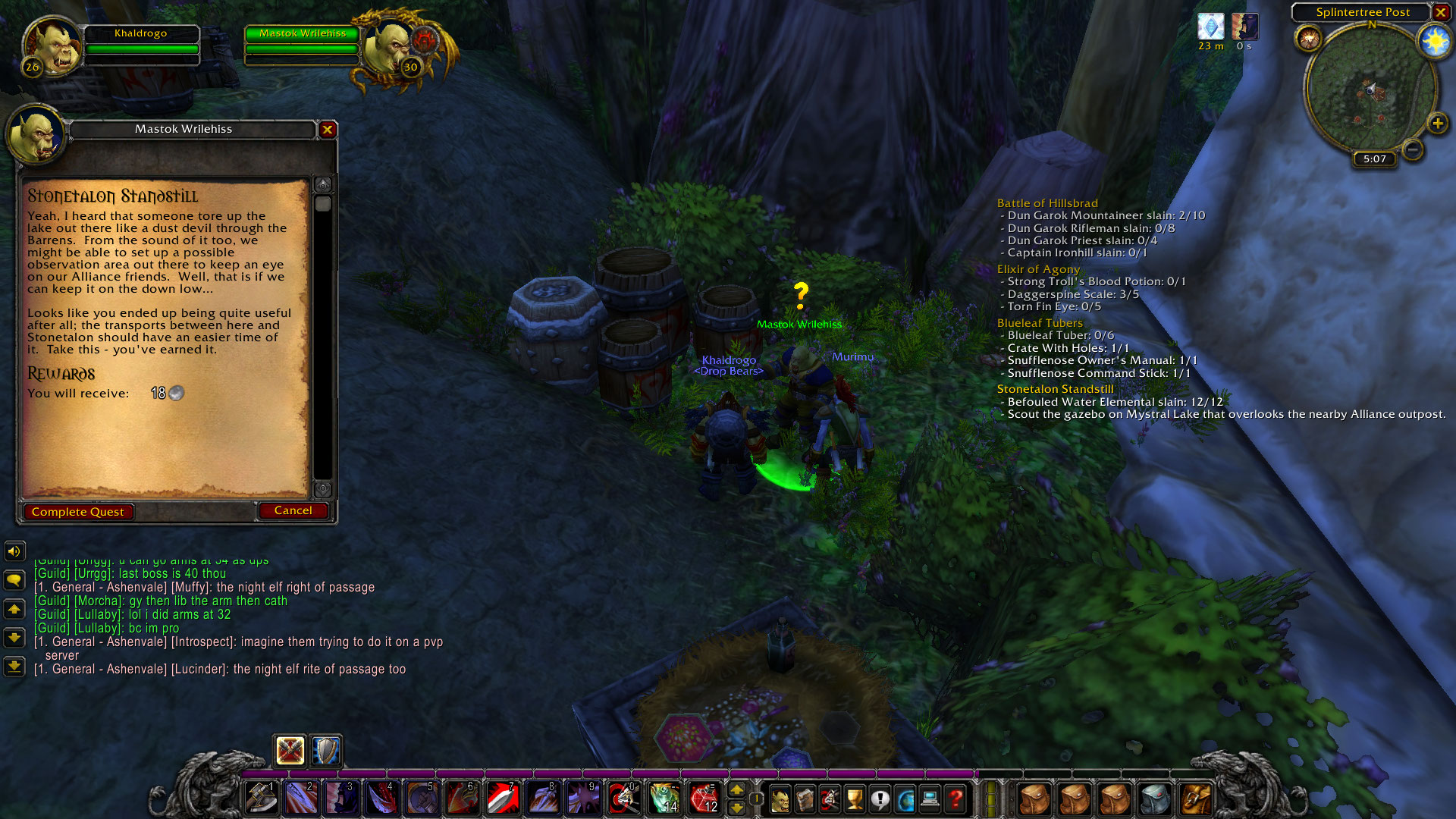
Task: Open the talents panel
Action: [x=830, y=799]
